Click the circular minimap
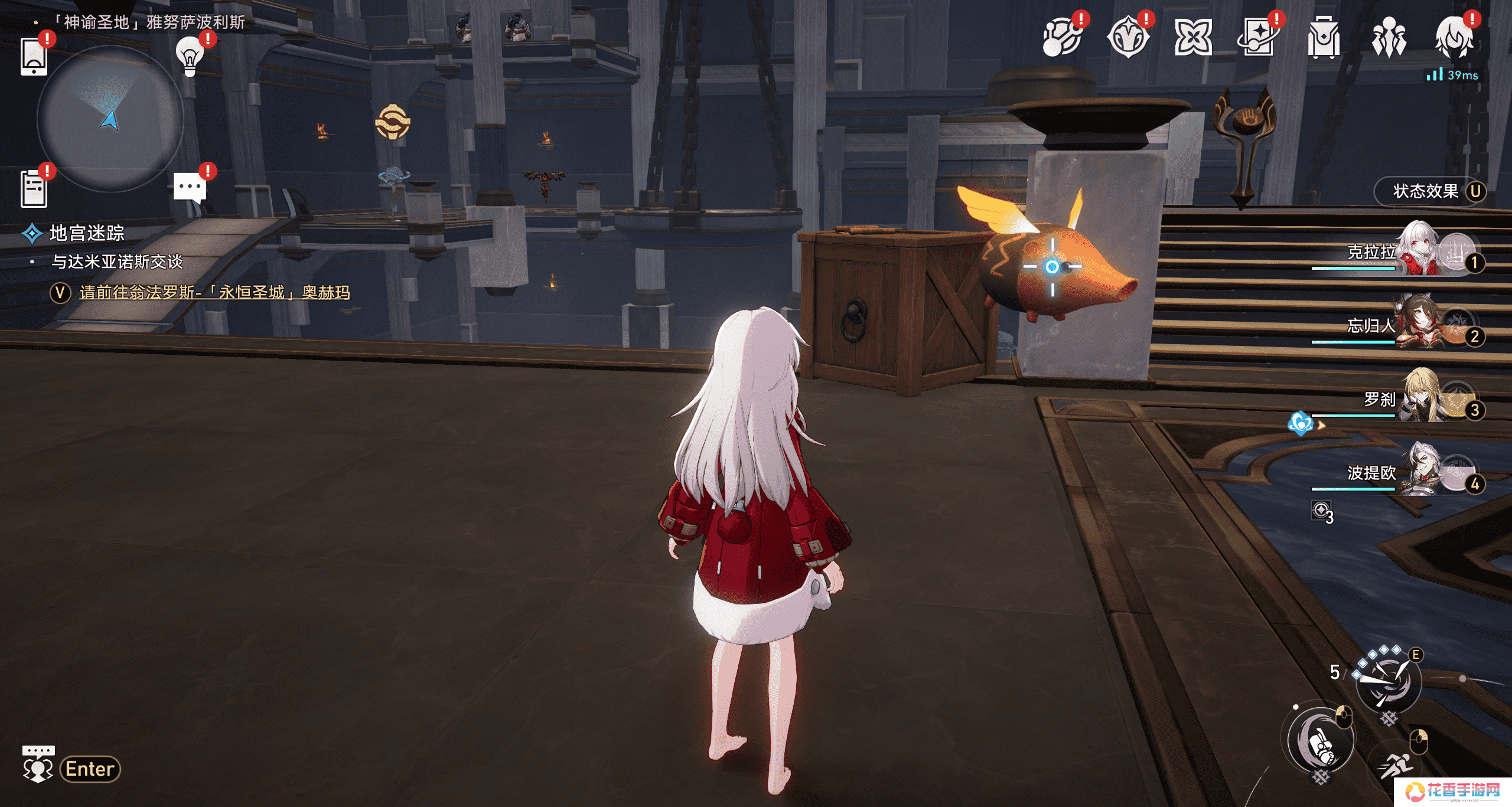The width and height of the screenshot is (1512, 807). click(110, 119)
